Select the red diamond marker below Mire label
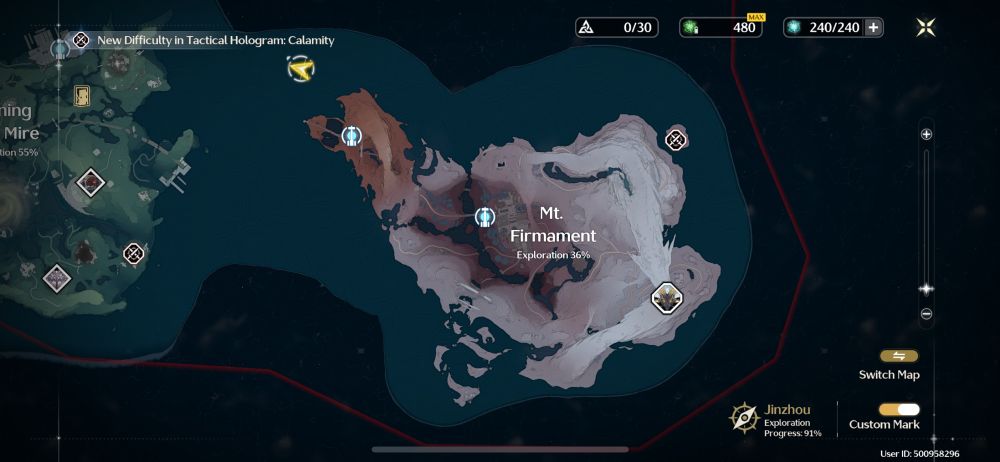Viewport: 1000px width, 462px height. coord(92,182)
